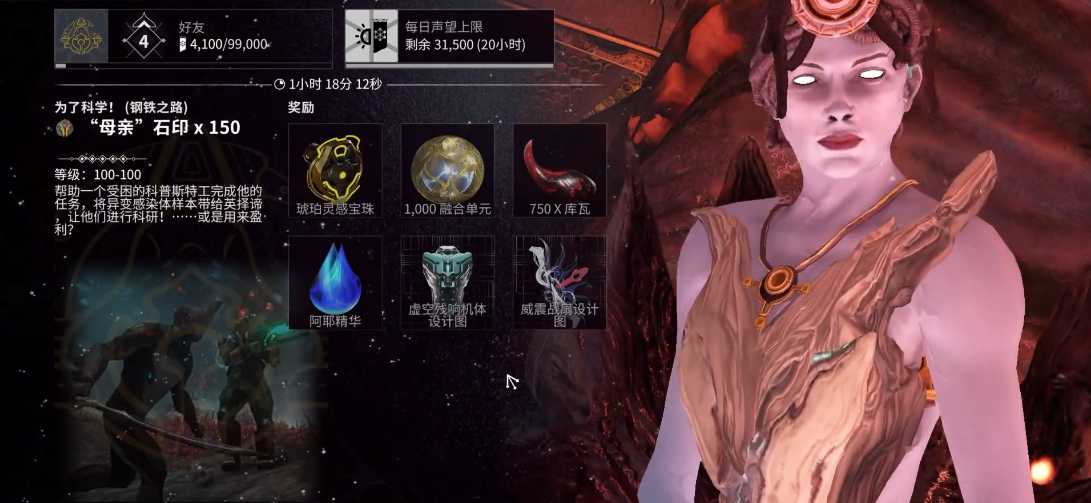Open the 好友 rank 4 standing panel
Screen dimensions: 1091x503
(192, 37)
